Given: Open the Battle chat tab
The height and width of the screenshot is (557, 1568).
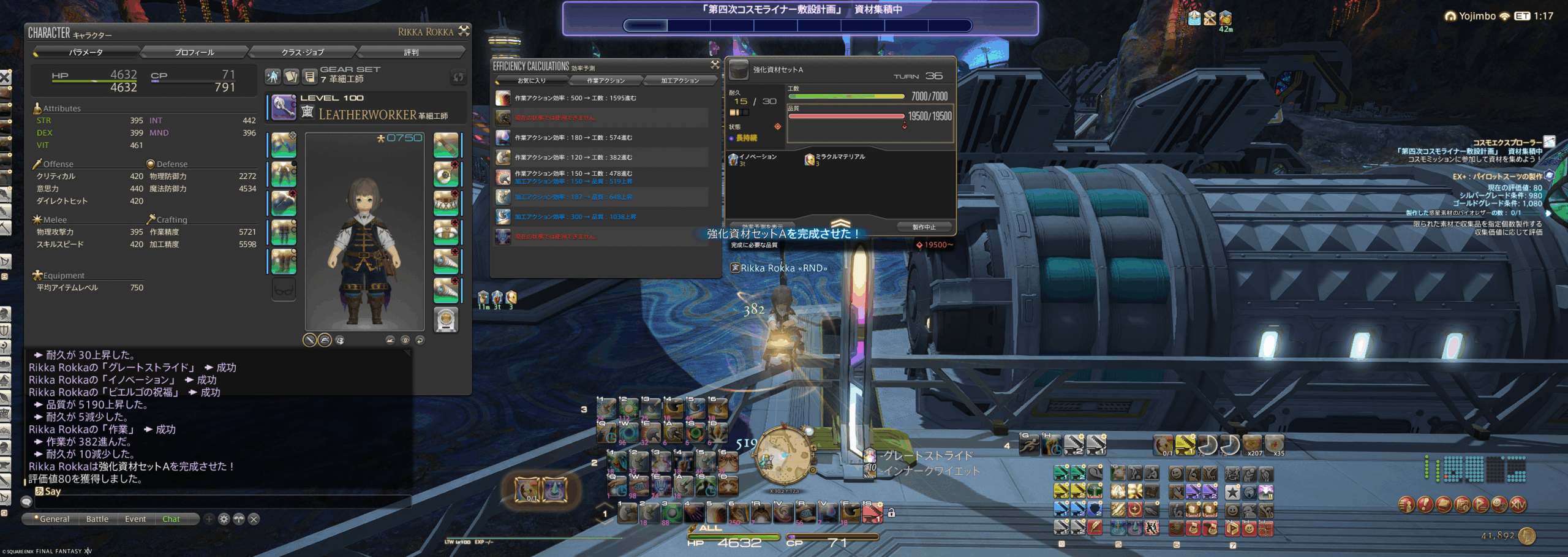Looking at the screenshot, I should 97,519.
